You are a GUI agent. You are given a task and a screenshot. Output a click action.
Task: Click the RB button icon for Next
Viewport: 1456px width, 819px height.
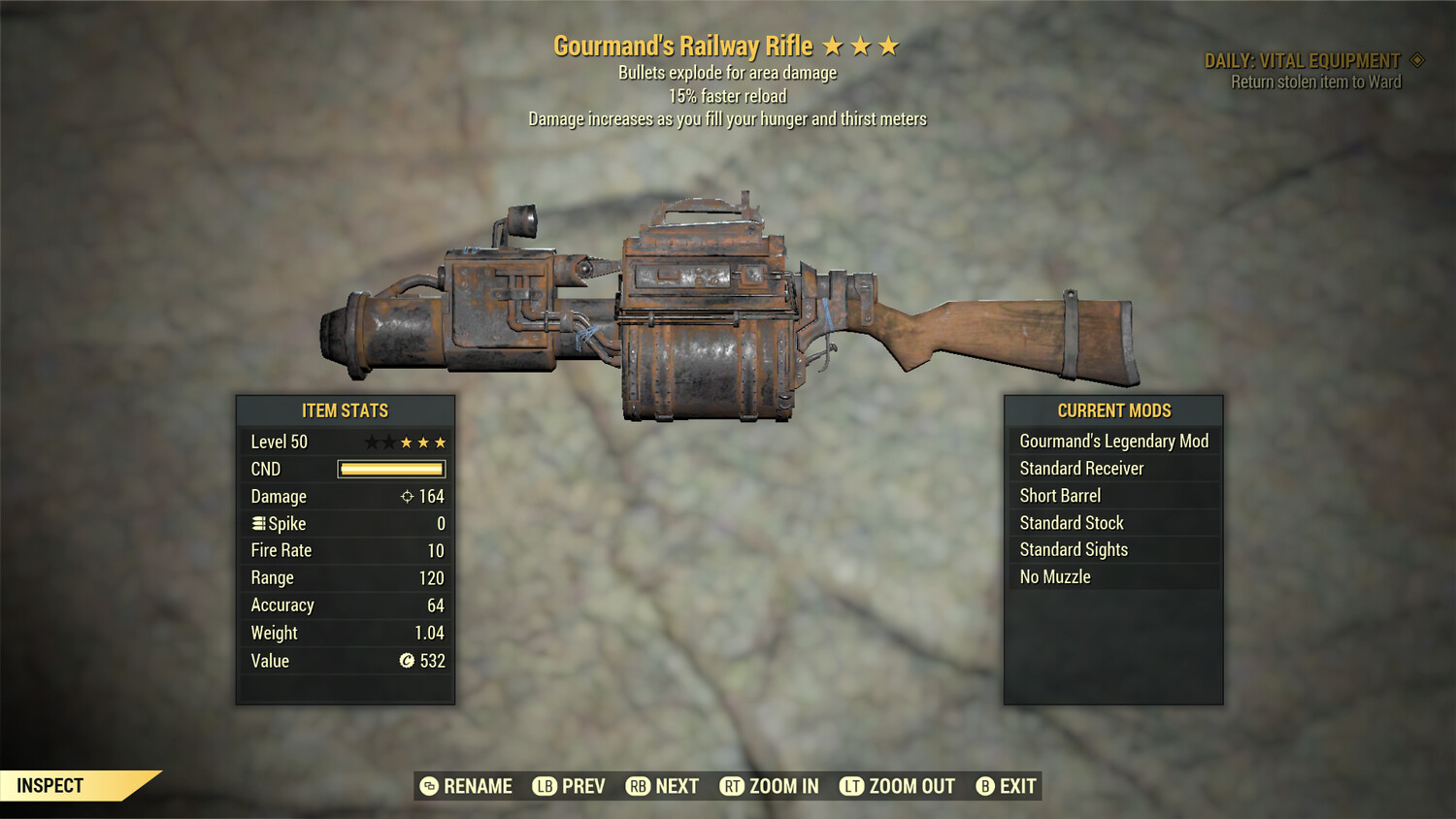(x=640, y=787)
